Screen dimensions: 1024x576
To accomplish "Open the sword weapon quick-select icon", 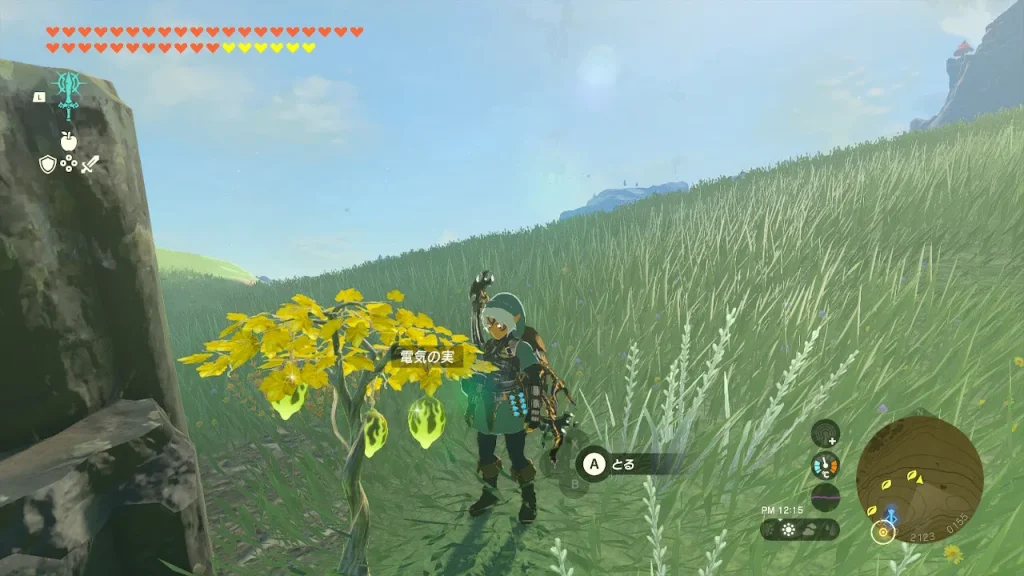I will tap(90, 164).
